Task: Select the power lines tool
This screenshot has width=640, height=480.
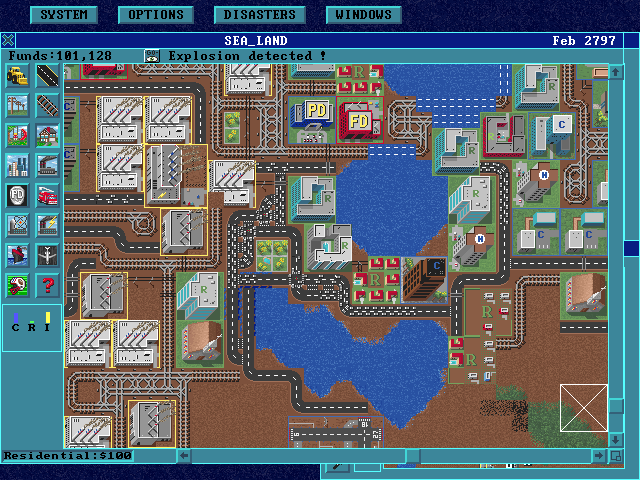Action: [18, 106]
